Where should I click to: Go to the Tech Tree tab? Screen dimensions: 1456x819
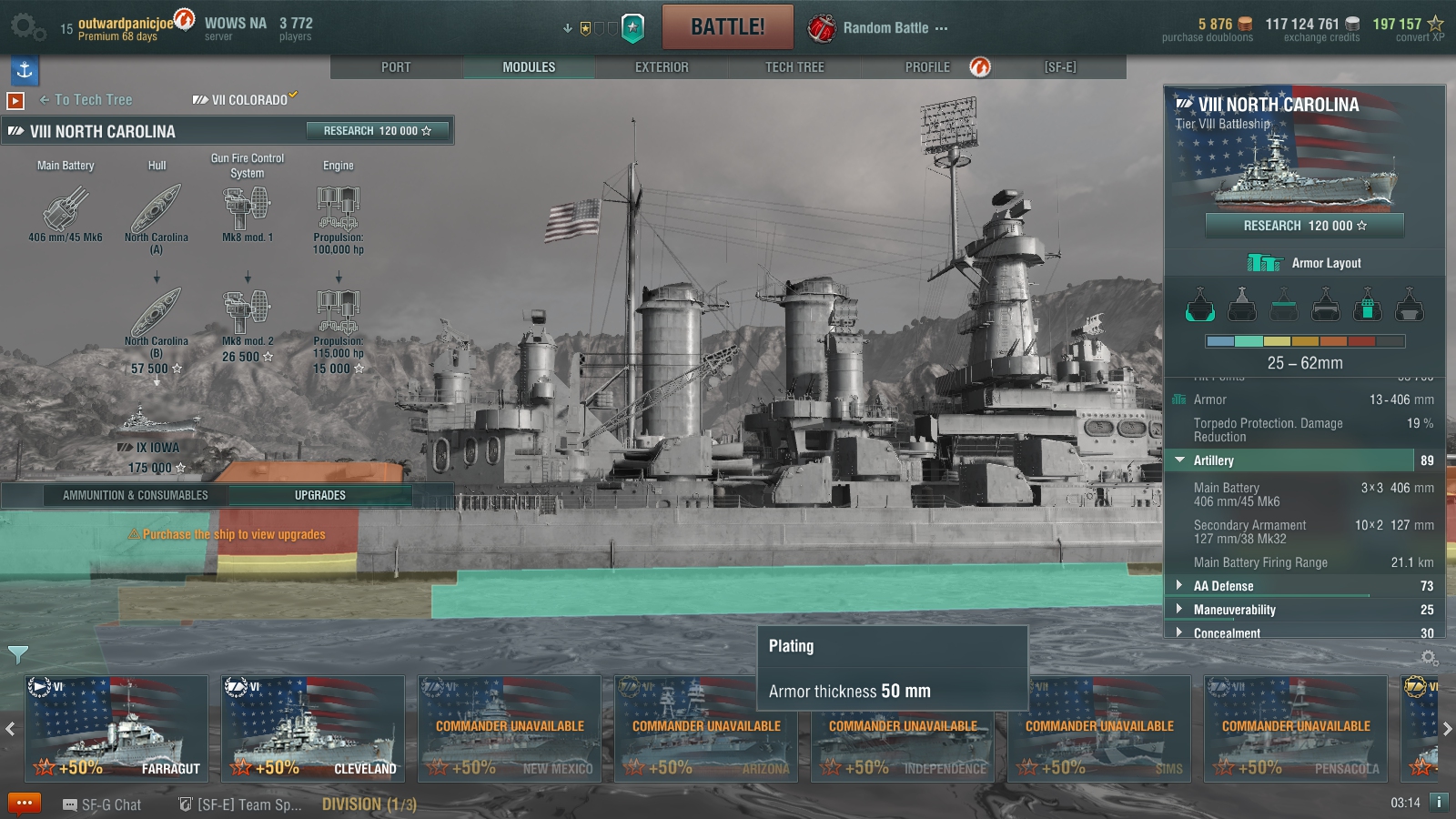[794, 67]
